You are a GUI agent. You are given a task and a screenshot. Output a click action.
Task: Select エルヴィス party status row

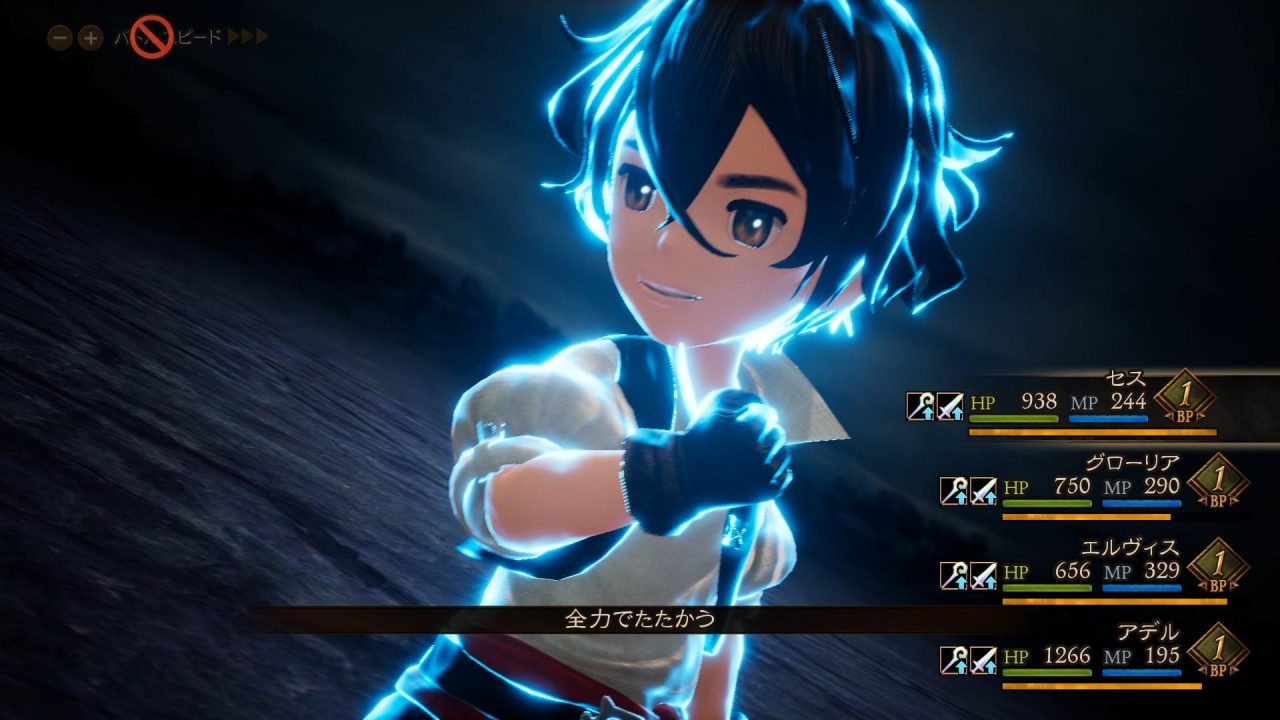pos(1110,572)
